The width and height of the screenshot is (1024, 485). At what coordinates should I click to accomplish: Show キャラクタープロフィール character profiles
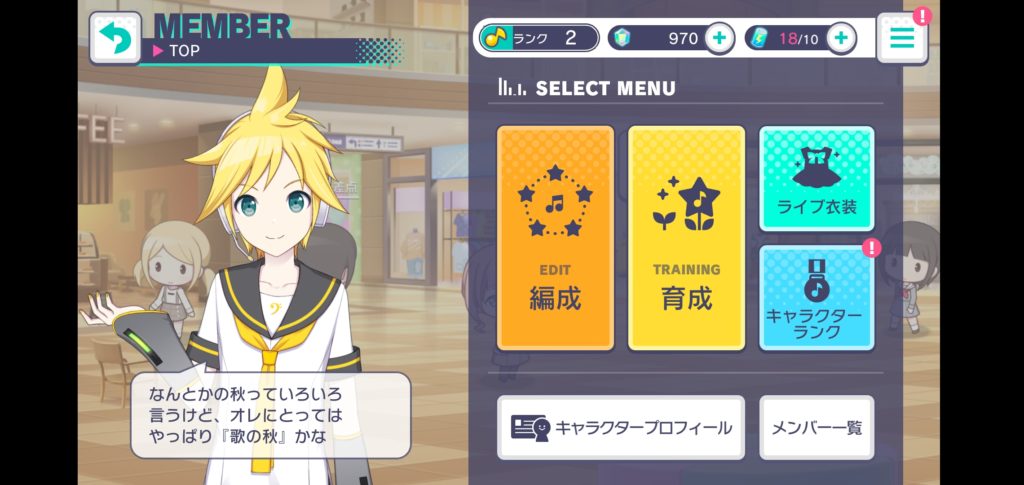620,427
